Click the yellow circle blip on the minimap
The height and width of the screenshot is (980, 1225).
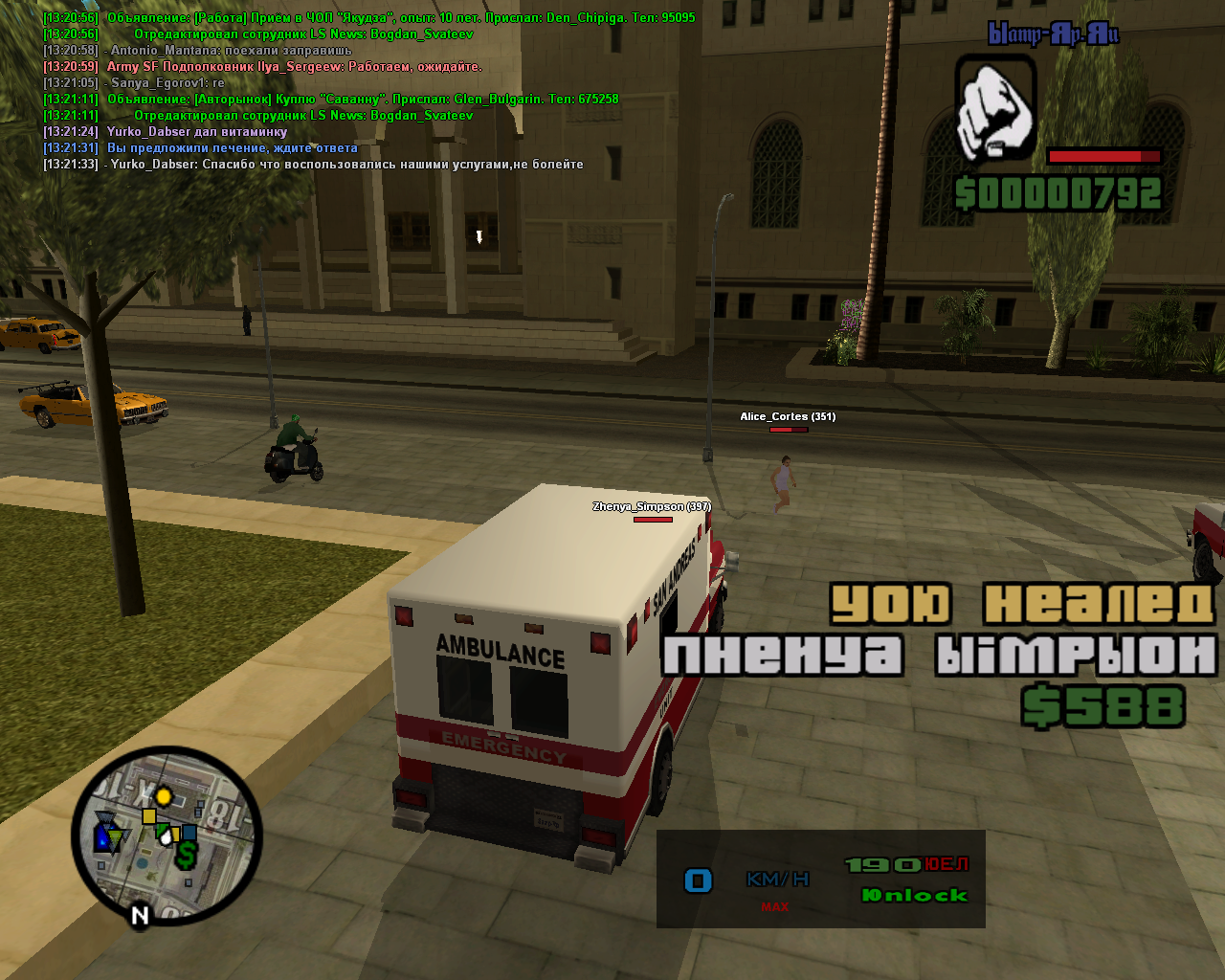tap(164, 796)
